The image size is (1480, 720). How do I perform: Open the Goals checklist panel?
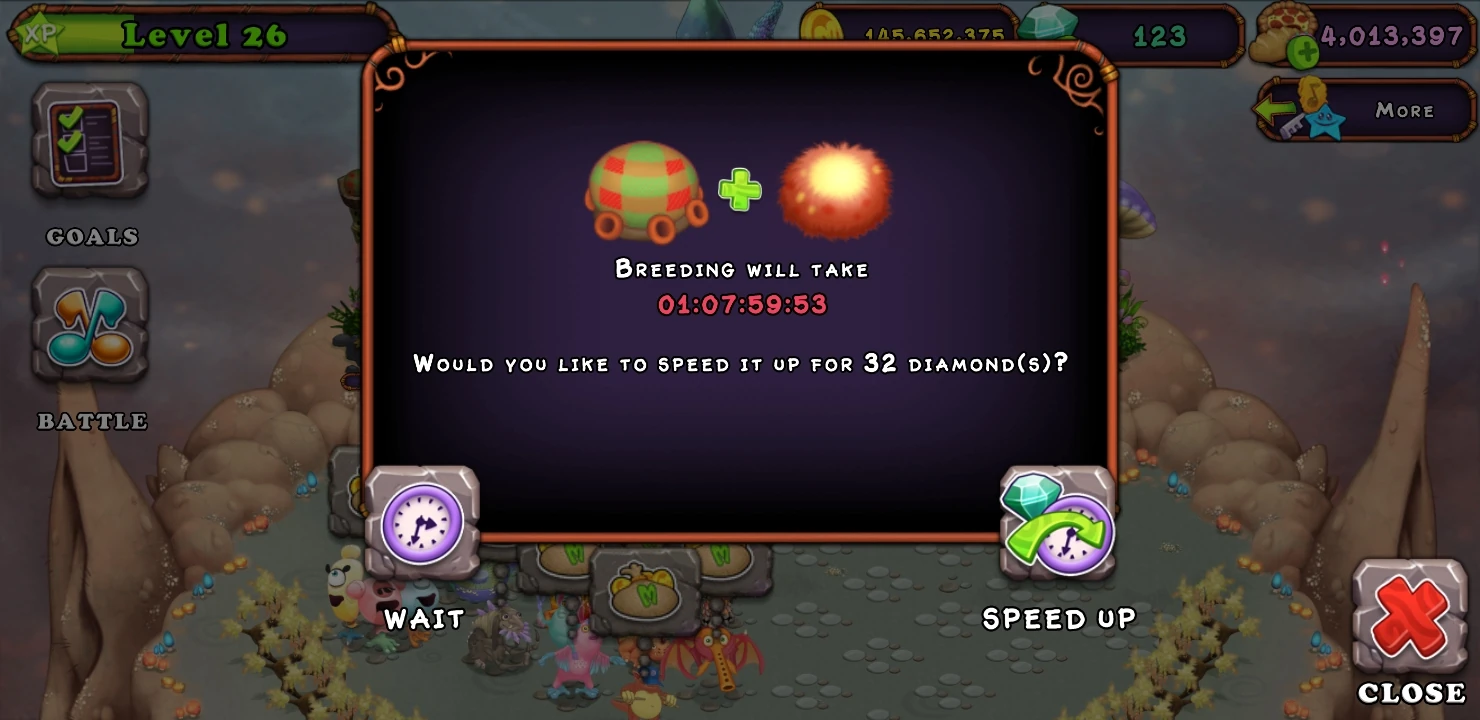(x=90, y=140)
